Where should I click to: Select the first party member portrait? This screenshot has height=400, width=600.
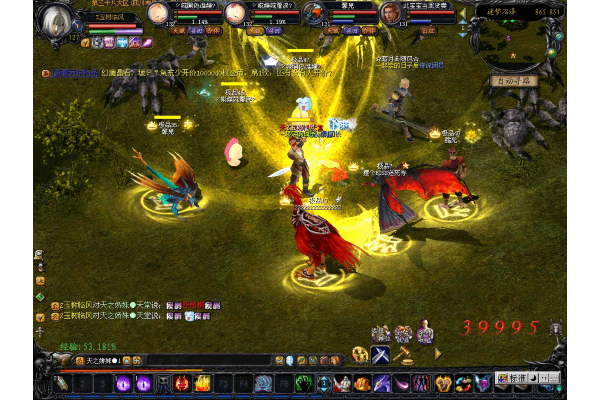click(x=157, y=13)
